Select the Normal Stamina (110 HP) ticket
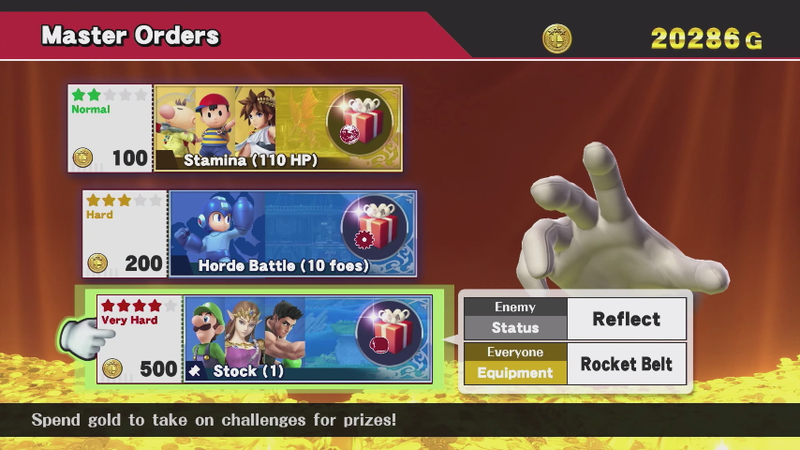800x450 pixels. (236, 128)
